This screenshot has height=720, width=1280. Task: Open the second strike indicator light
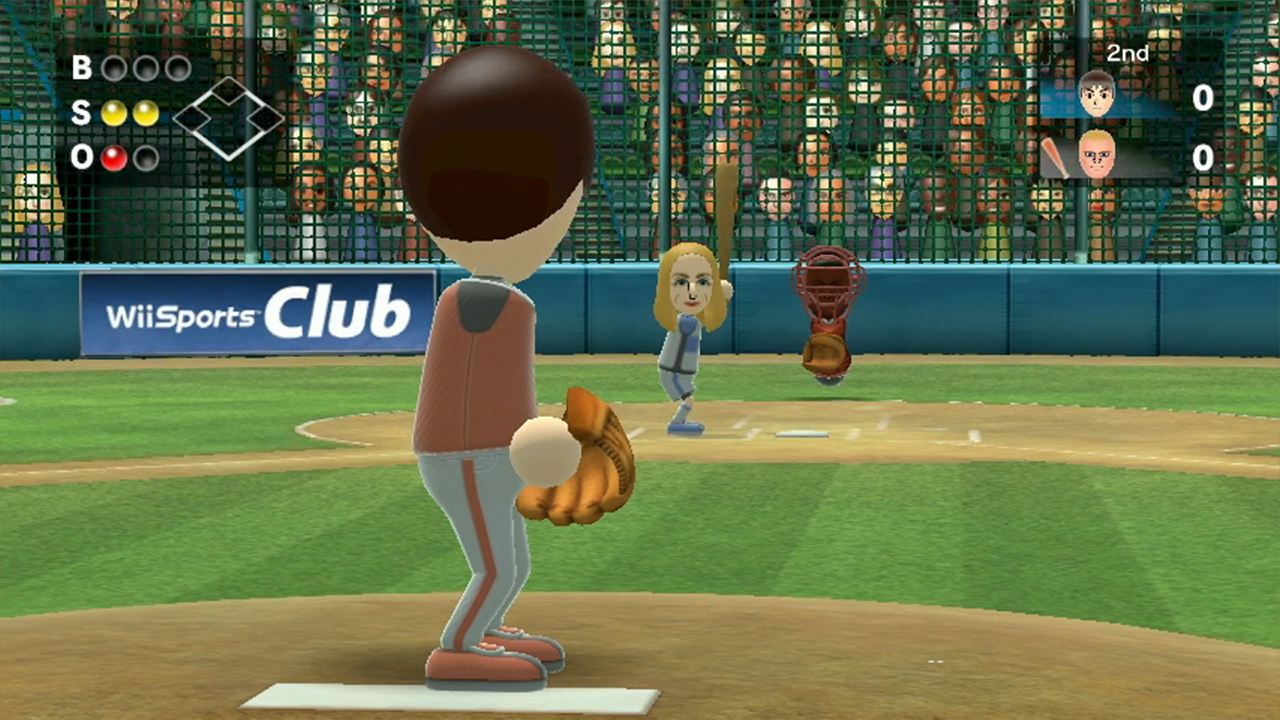click(146, 113)
